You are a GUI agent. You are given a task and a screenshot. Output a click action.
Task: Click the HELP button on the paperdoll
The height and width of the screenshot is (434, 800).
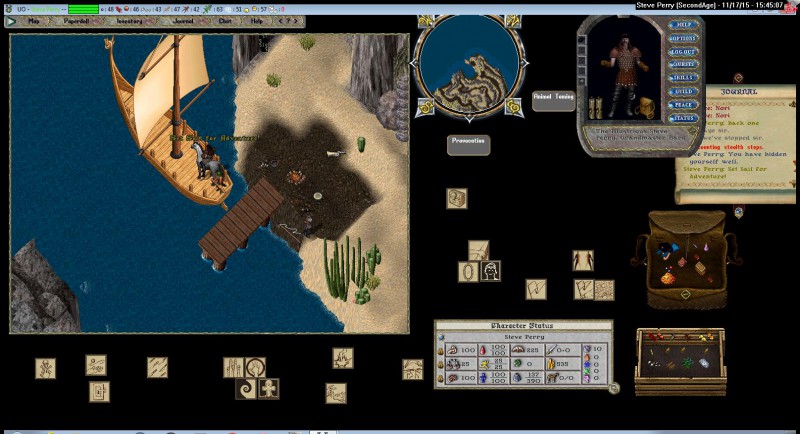(683, 26)
